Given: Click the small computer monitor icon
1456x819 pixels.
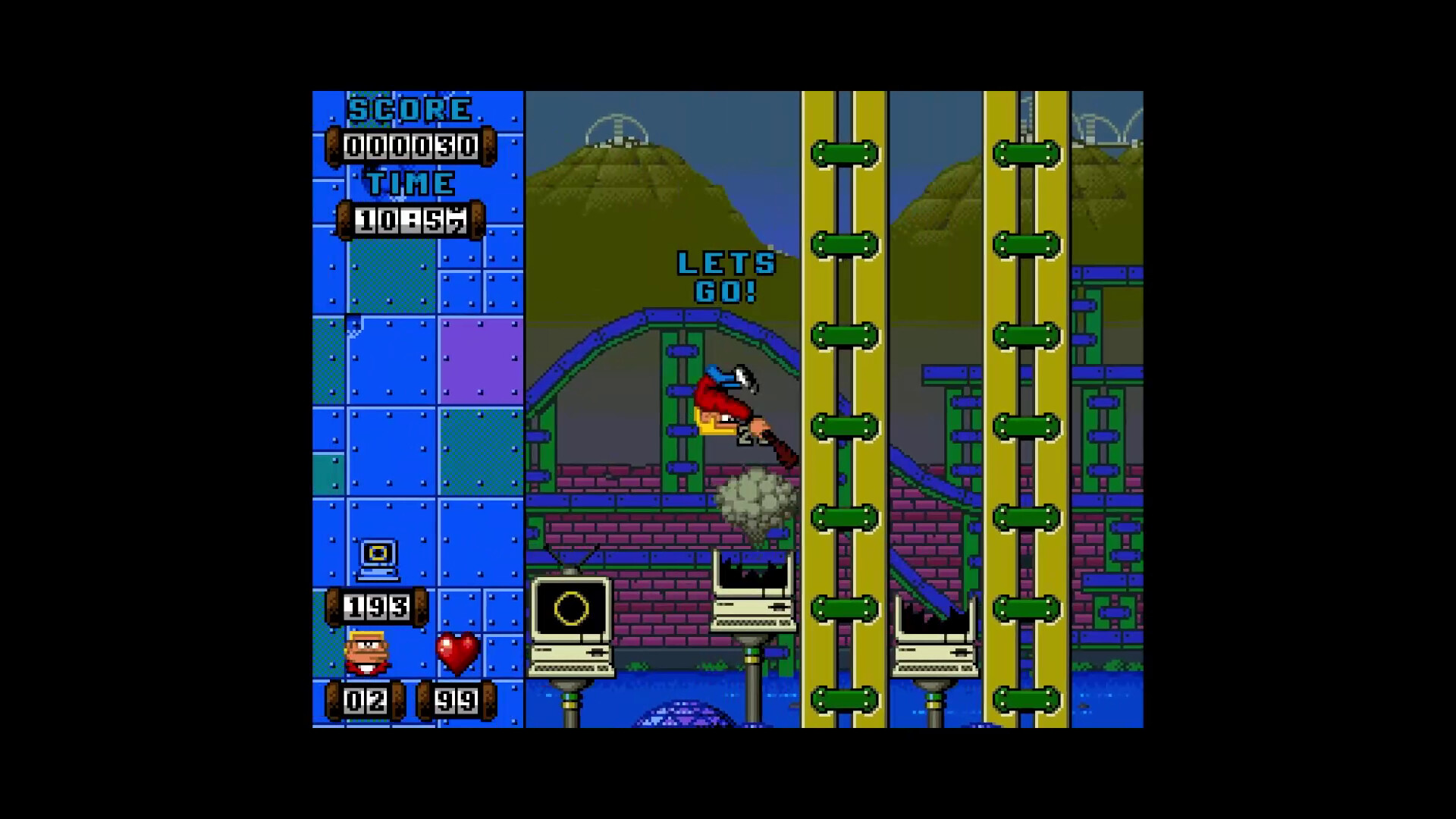Looking at the screenshot, I should pyautogui.click(x=377, y=556).
